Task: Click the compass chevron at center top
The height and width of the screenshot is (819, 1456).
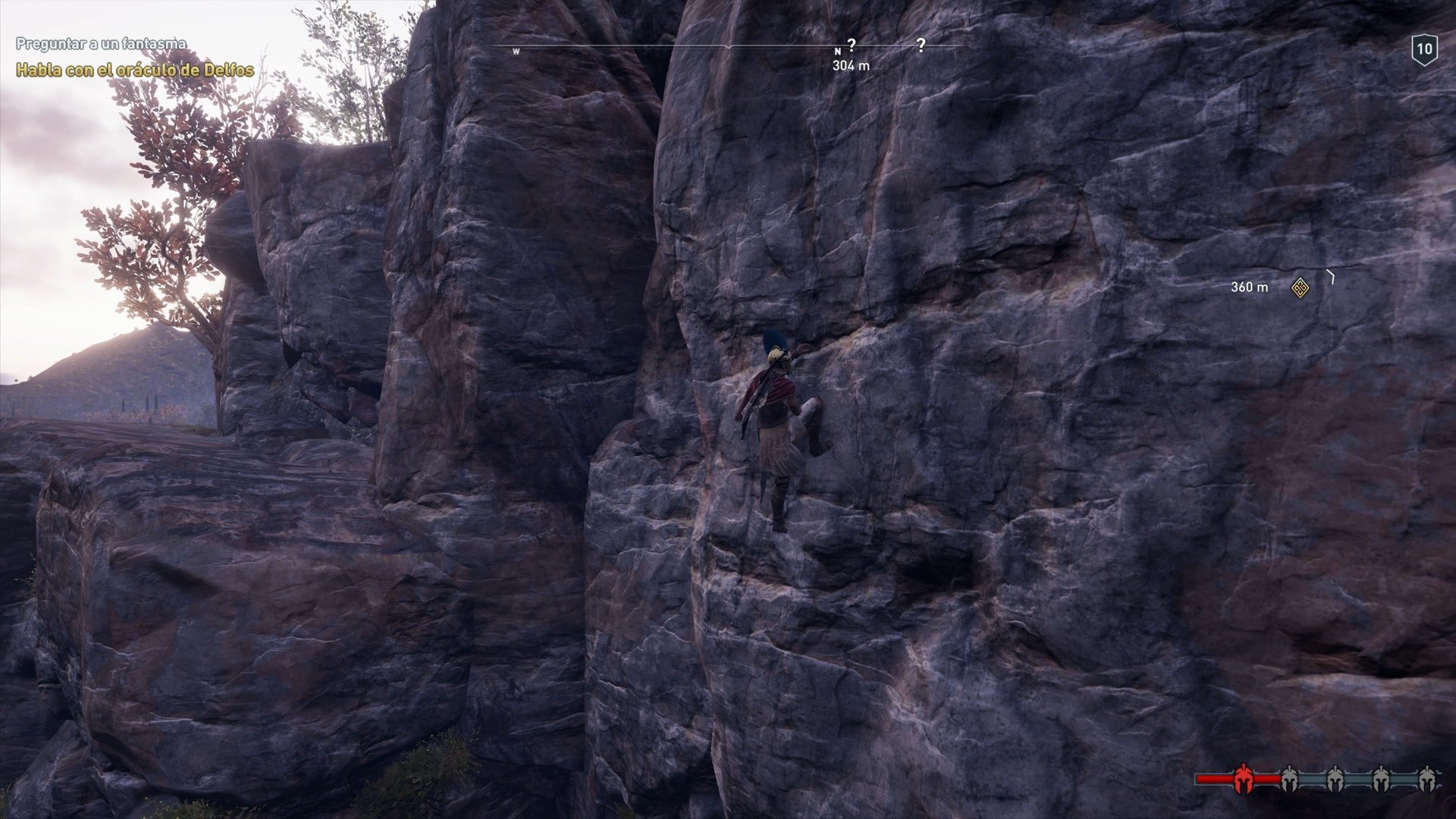Action: click(728, 47)
